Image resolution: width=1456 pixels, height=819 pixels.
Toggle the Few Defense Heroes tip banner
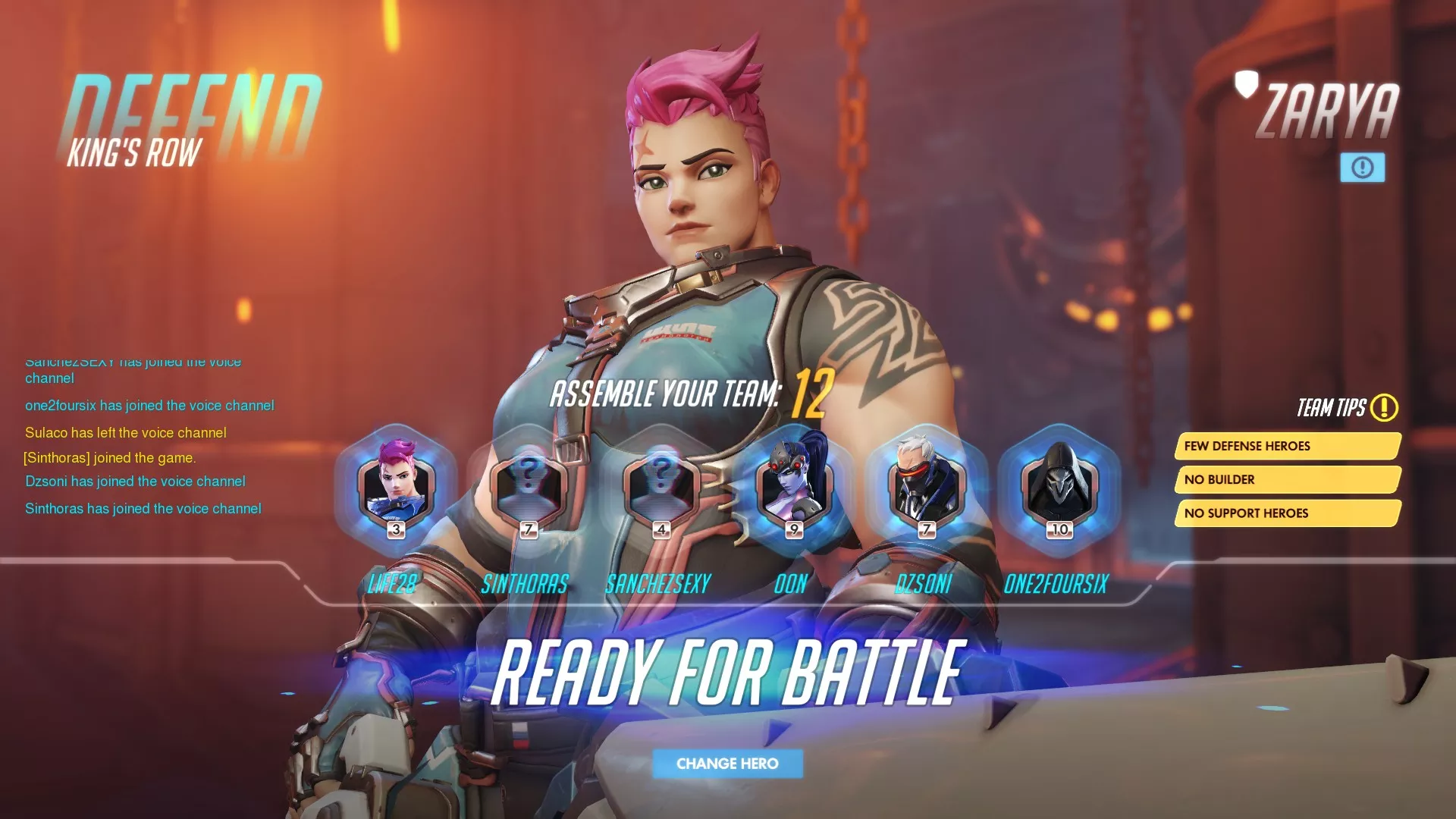point(1287,446)
